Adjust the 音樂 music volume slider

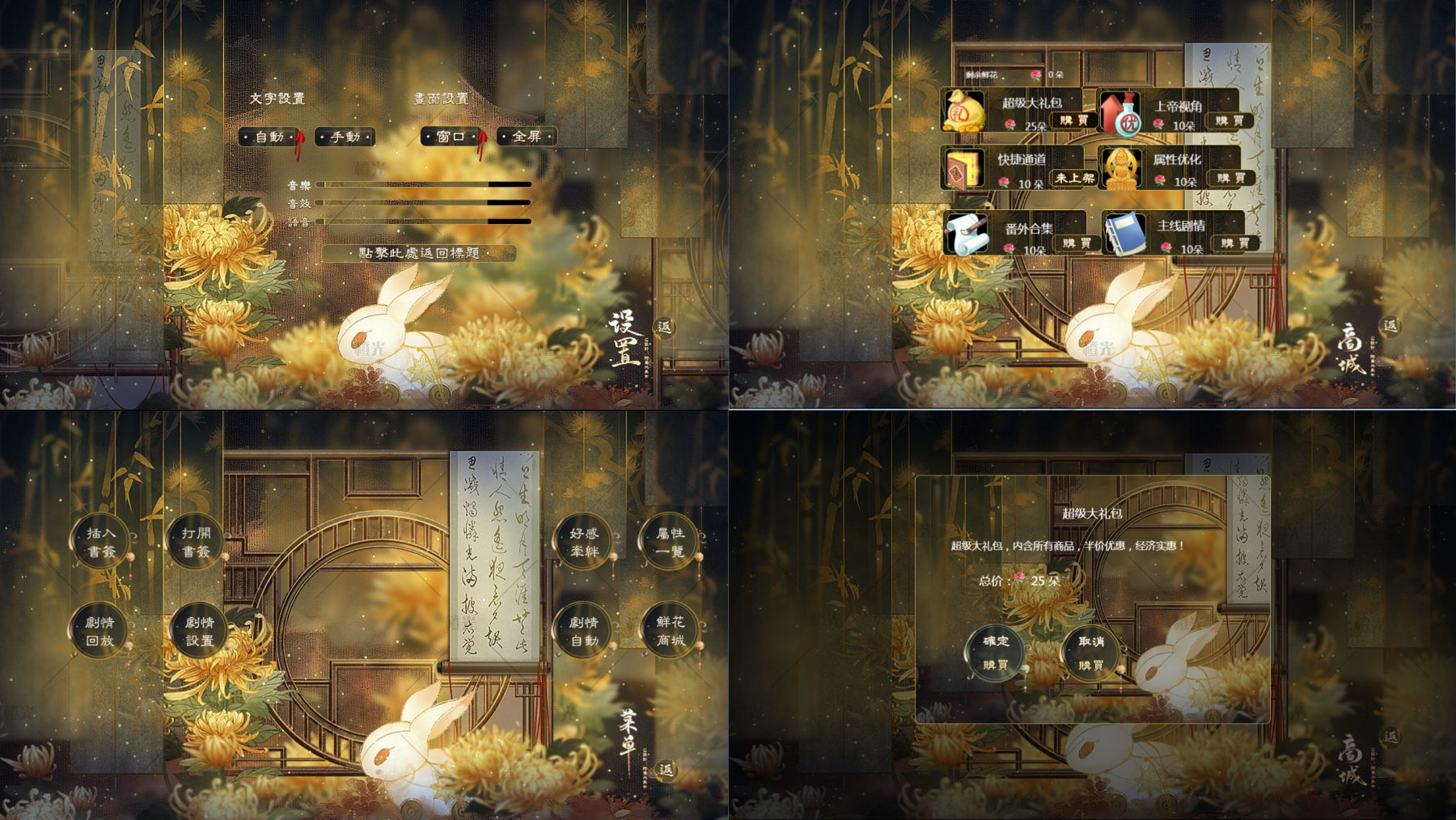click(x=424, y=184)
